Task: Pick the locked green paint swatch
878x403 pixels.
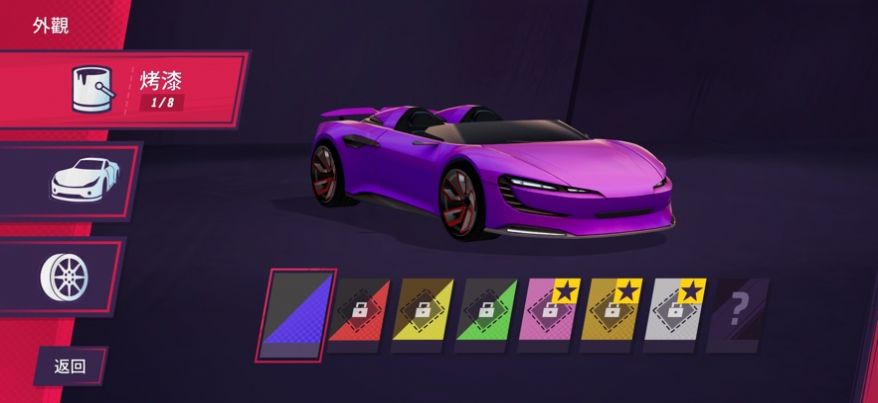Action: coord(485,312)
